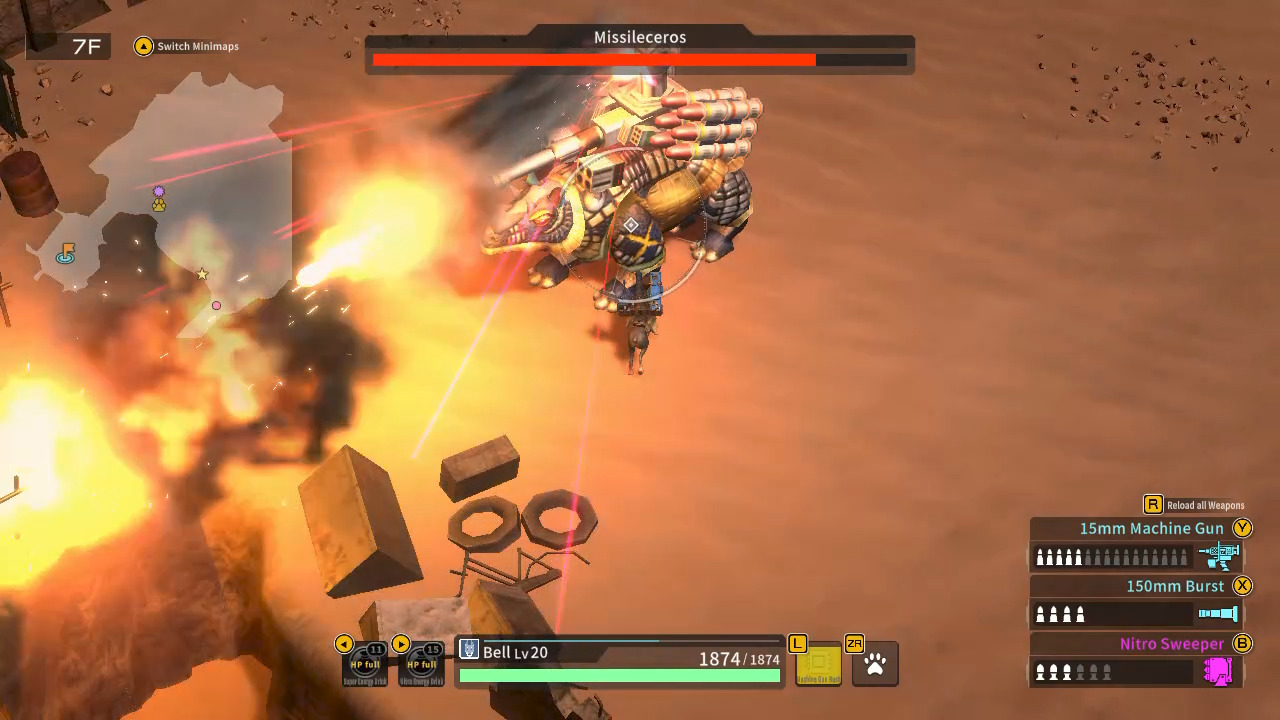
Task: Click the B button beside Nitro Sweeper
Action: [1242, 644]
